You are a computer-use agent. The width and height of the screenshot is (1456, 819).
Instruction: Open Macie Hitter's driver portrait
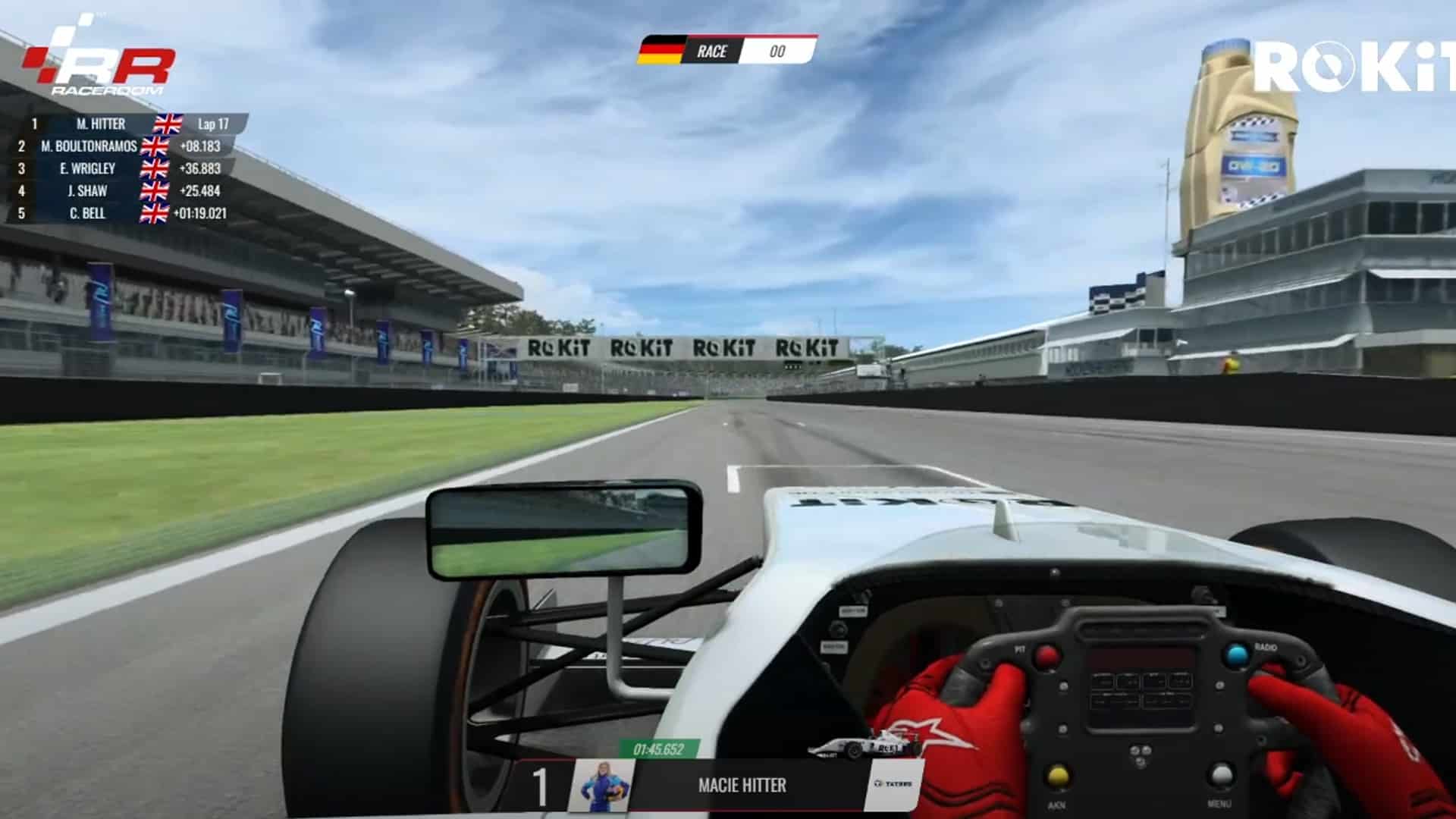coord(601,786)
